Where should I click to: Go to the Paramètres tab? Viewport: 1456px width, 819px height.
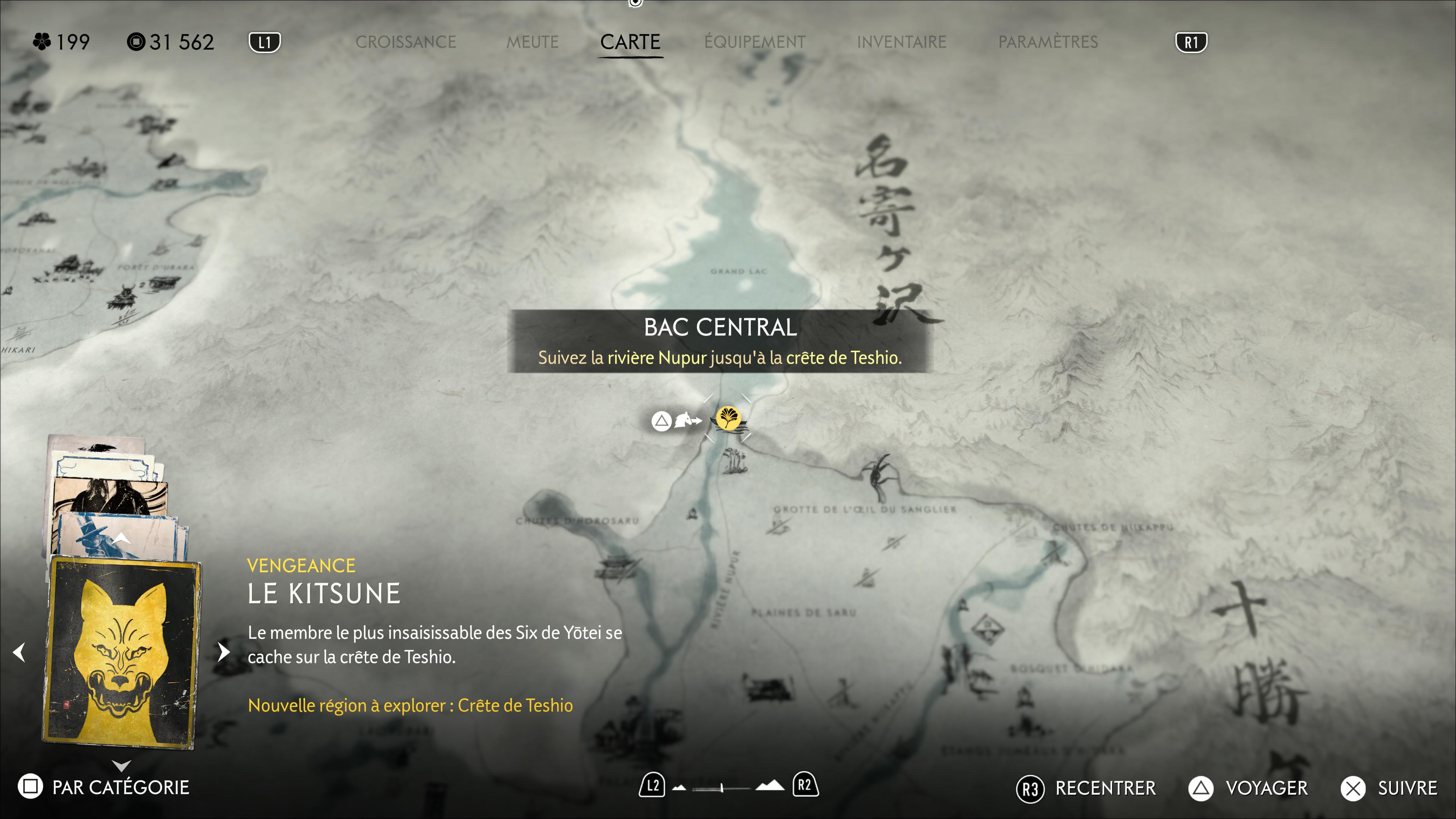click(x=1047, y=42)
